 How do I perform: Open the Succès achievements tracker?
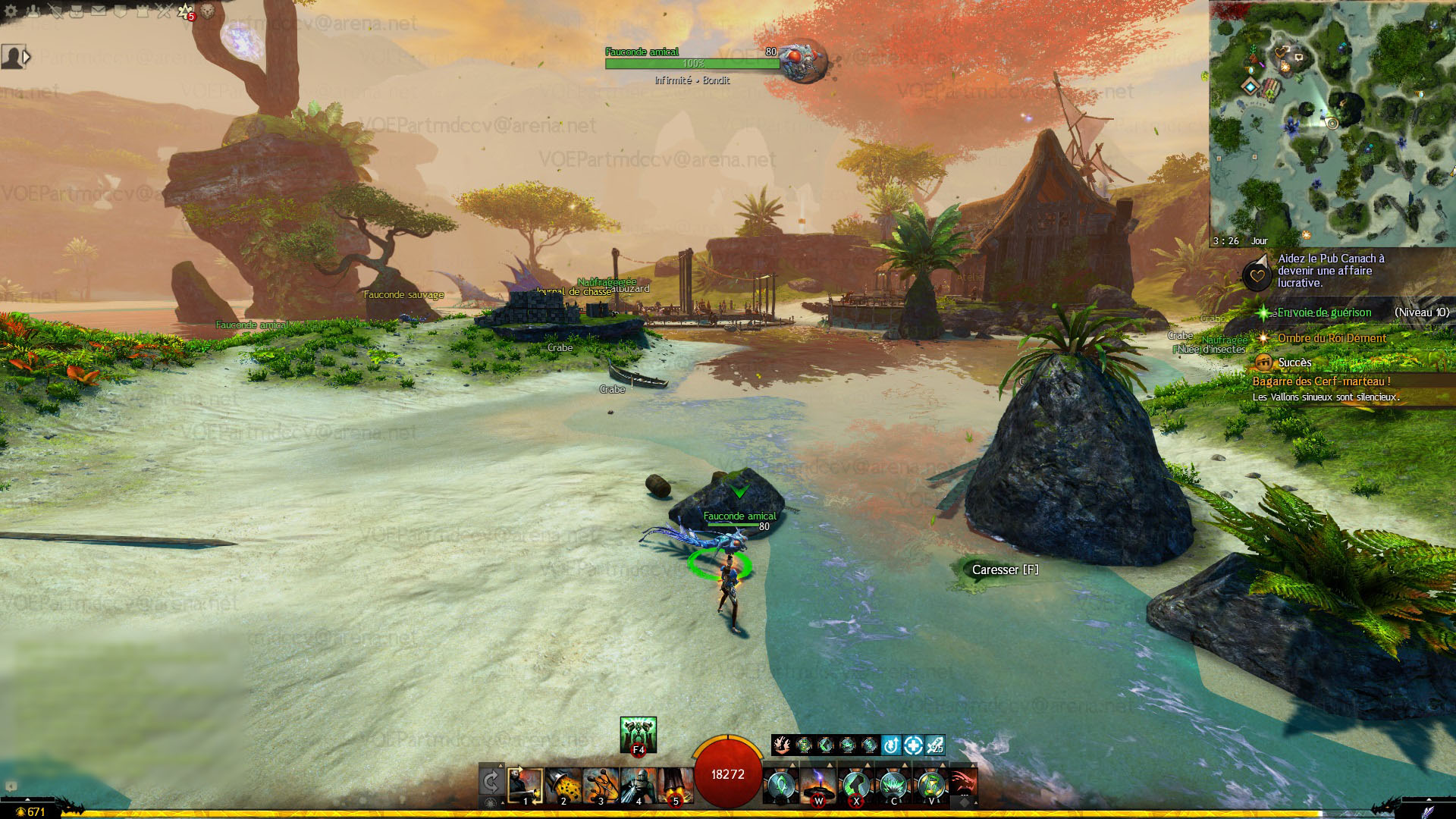(1294, 362)
